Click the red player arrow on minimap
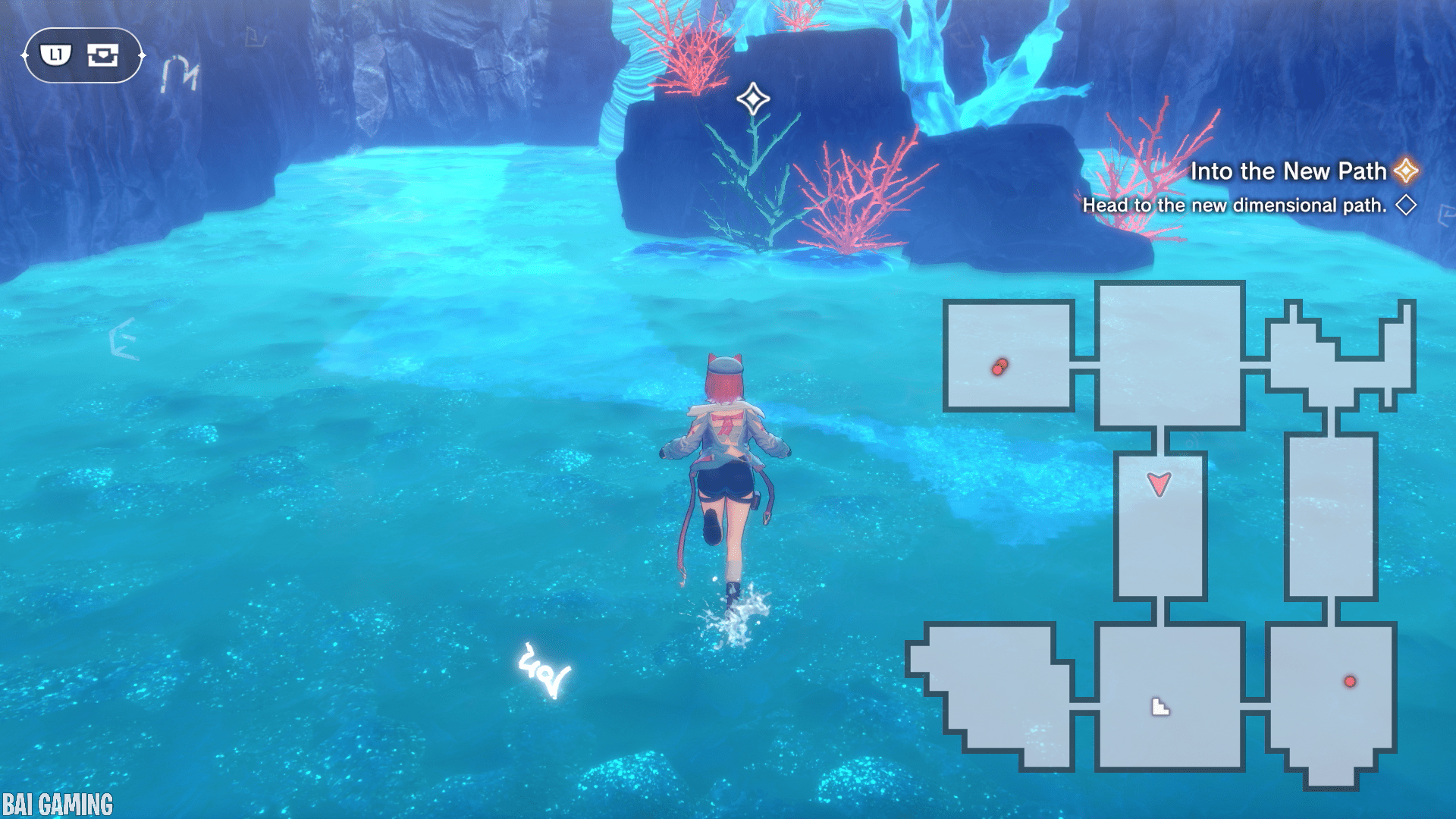Image resolution: width=1456 pixels, height=819 pixels. click(x=1159, y=483)
